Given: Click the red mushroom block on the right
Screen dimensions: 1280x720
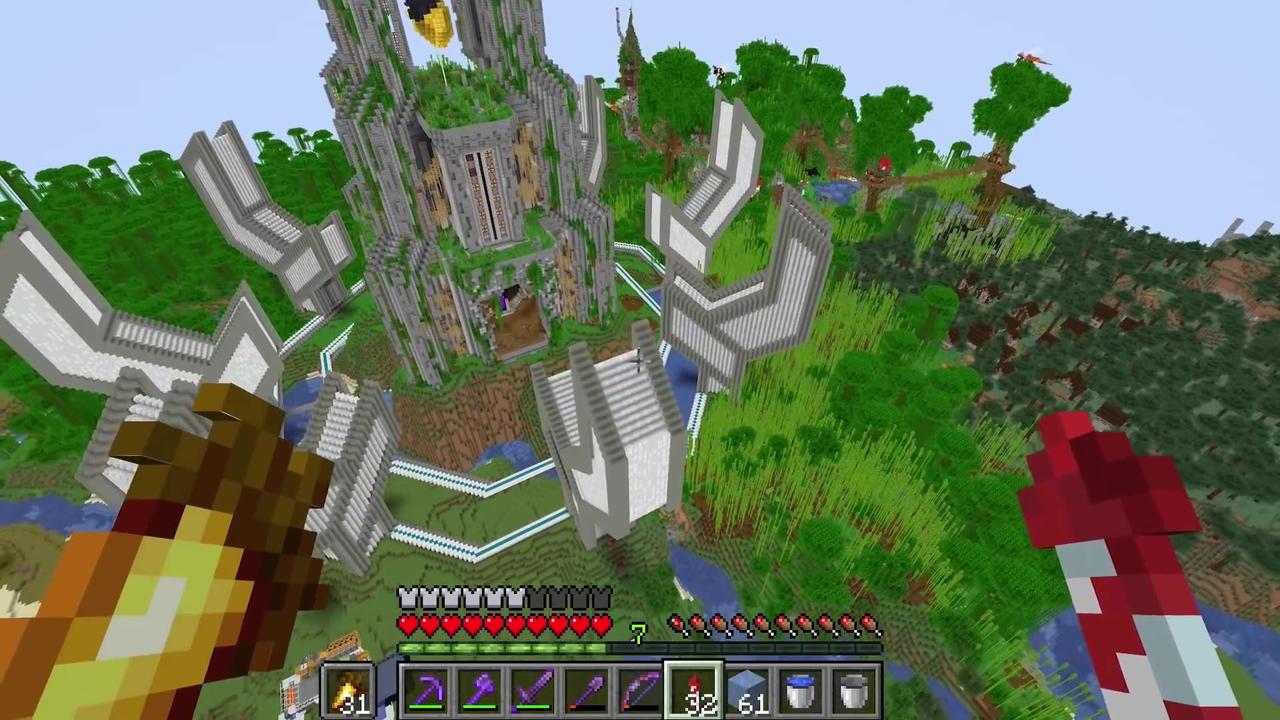Looking at the screenshot, I should coord(1110,480).
